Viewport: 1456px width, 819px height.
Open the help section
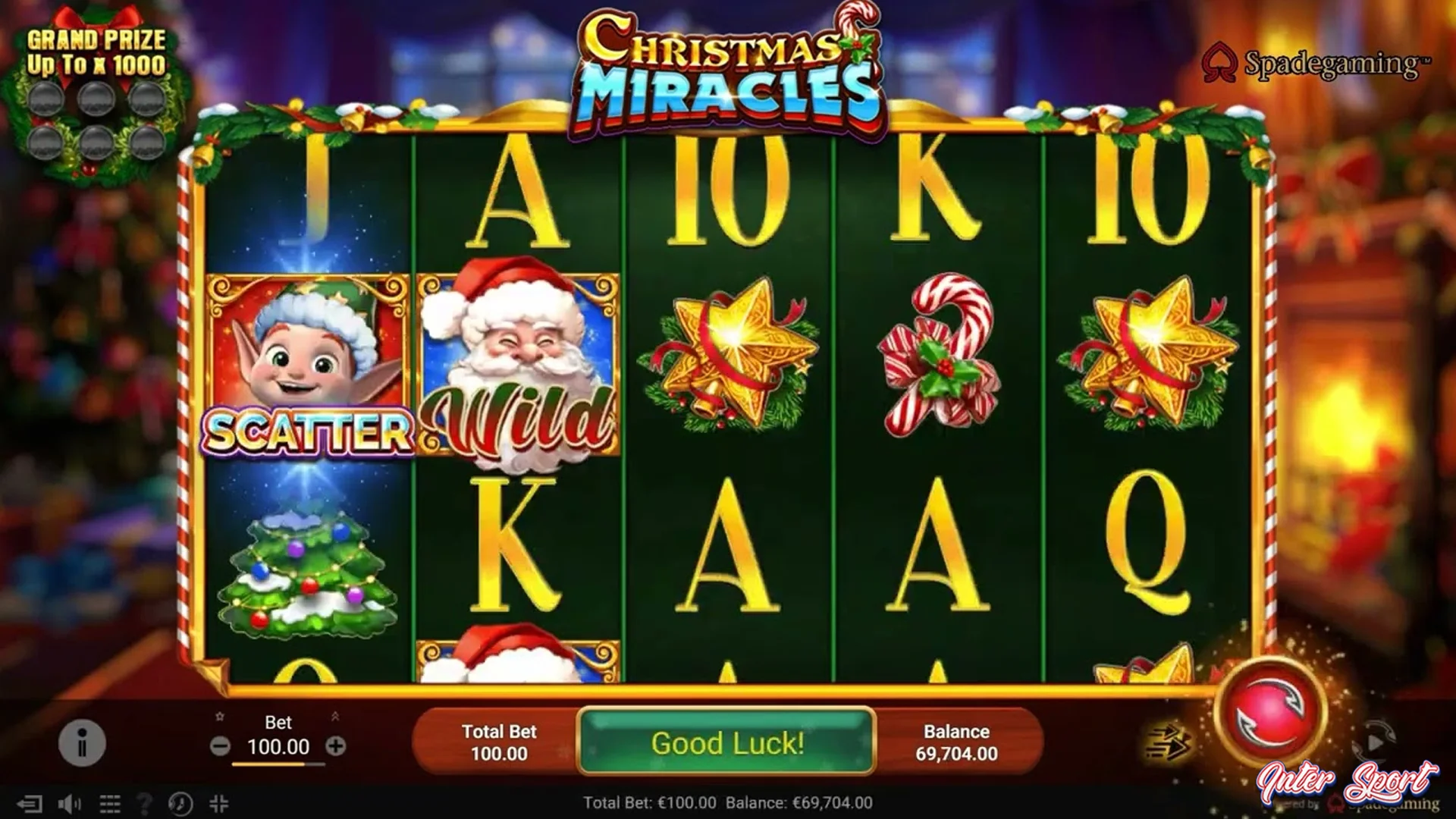[x=144, y=802]
